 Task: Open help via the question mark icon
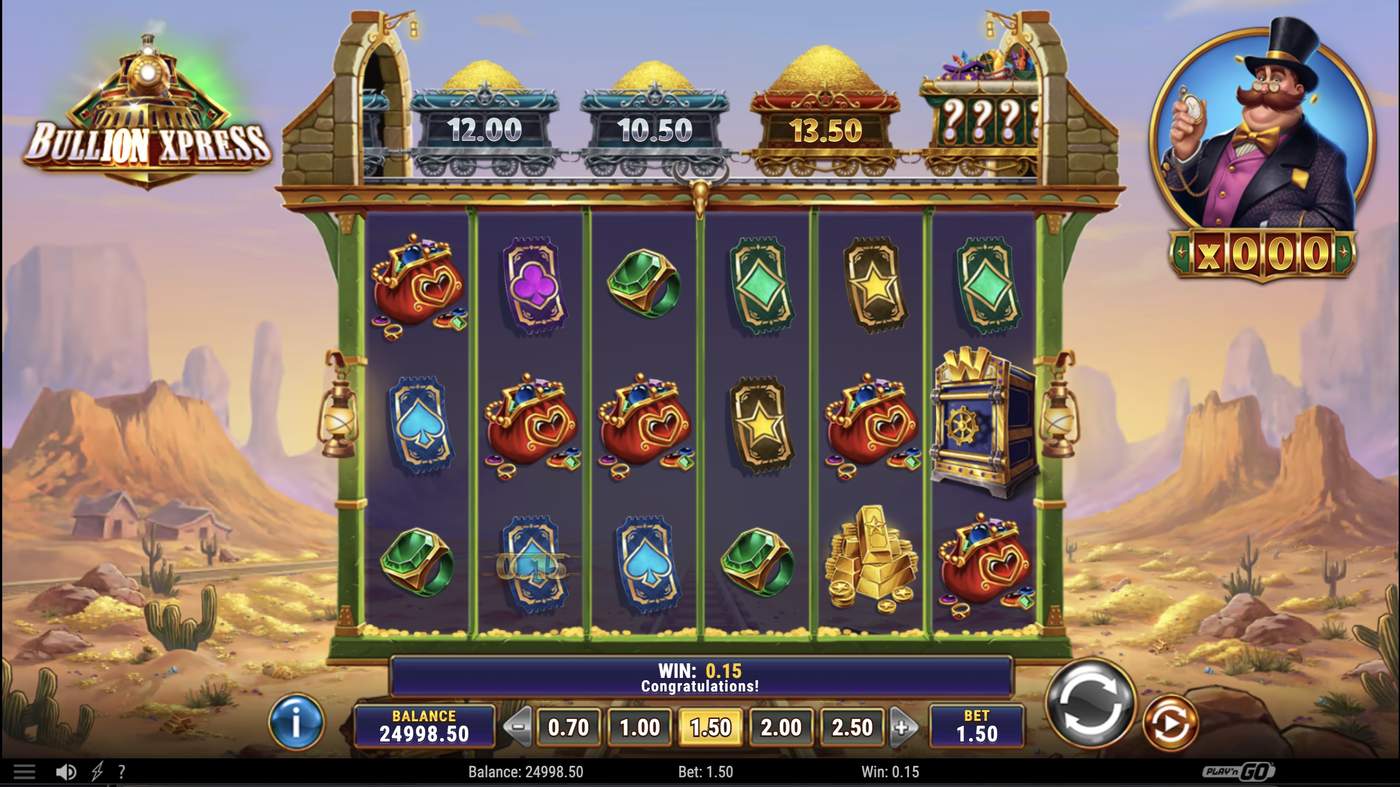122,772
